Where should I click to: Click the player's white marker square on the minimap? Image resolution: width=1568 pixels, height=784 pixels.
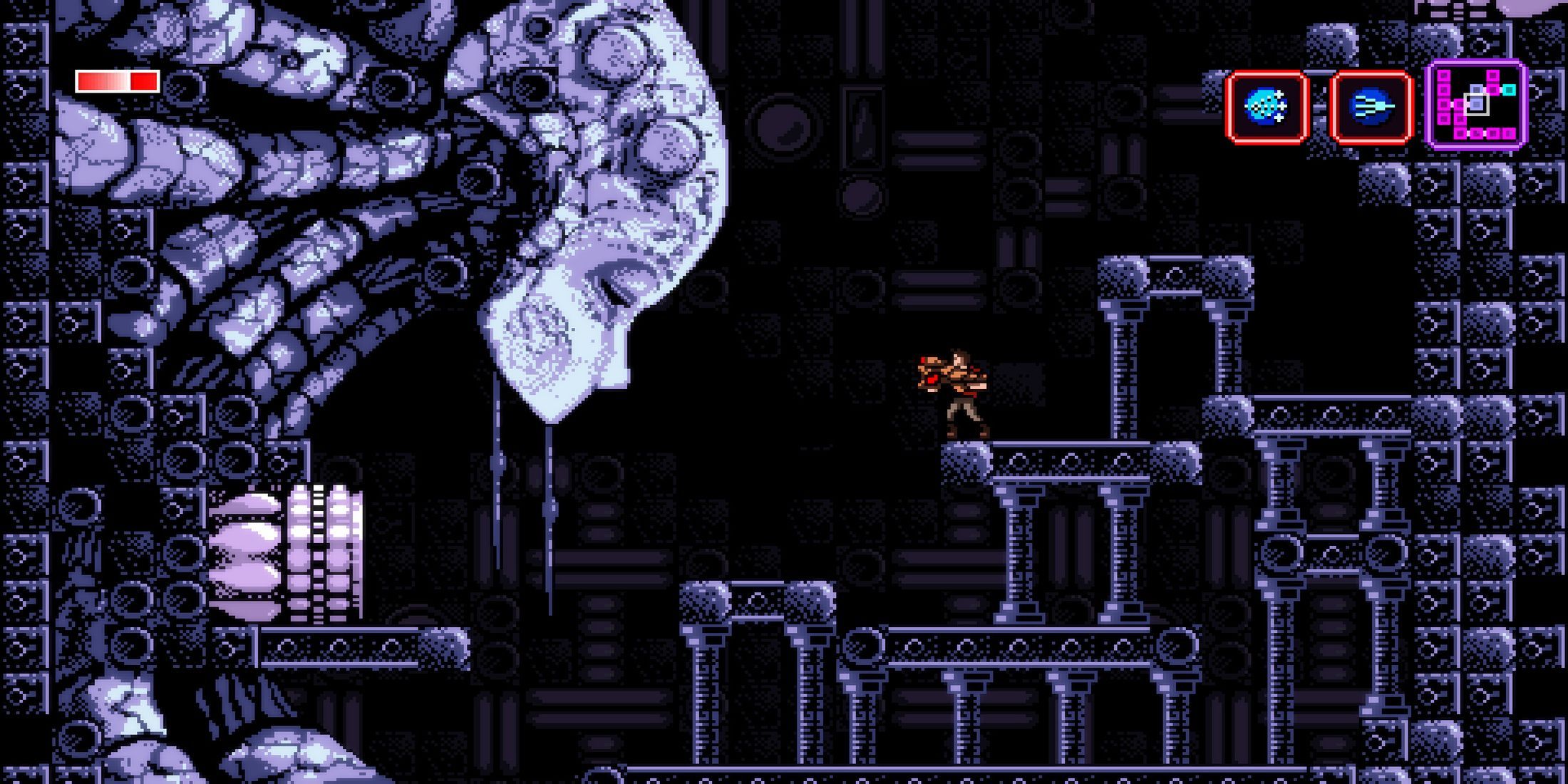point(1475,104)
